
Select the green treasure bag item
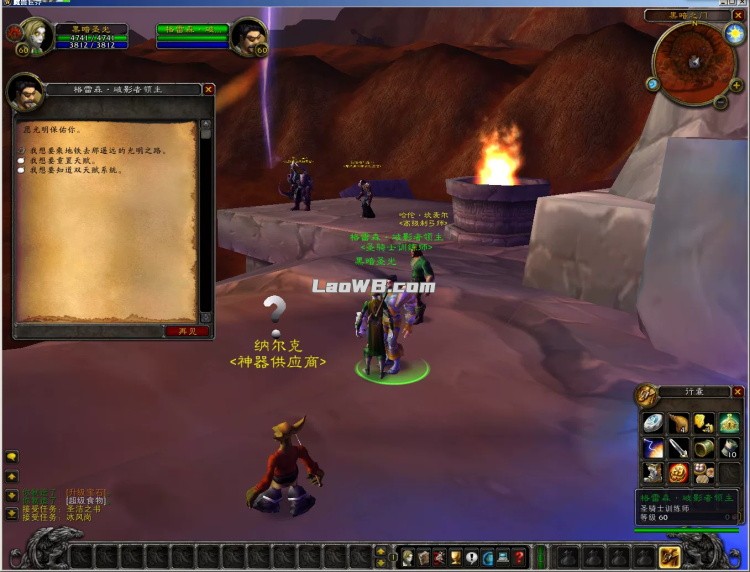point(730,423)
